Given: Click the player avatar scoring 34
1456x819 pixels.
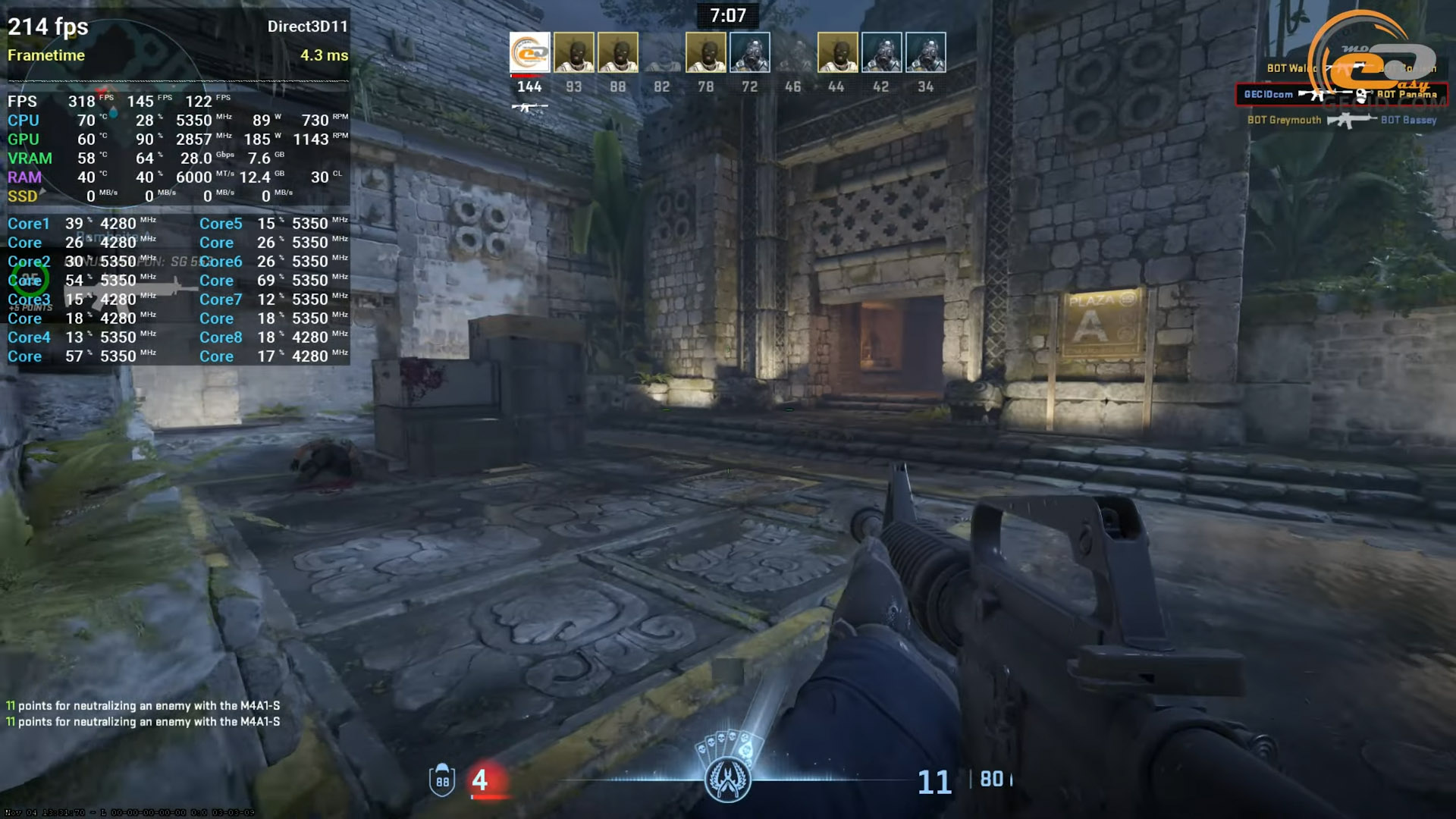Looking at the screenshot, I should (x=925, y=52).
